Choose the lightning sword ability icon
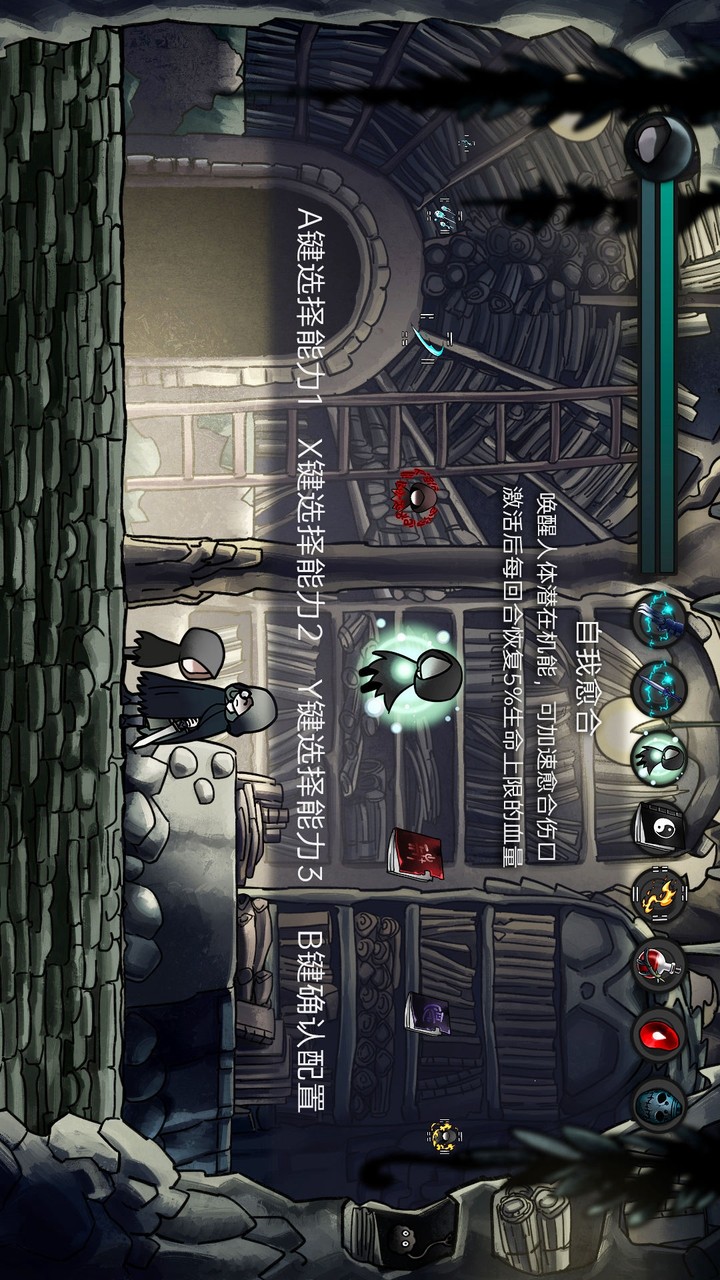The image size is (720, 1280). coord(659,688)
